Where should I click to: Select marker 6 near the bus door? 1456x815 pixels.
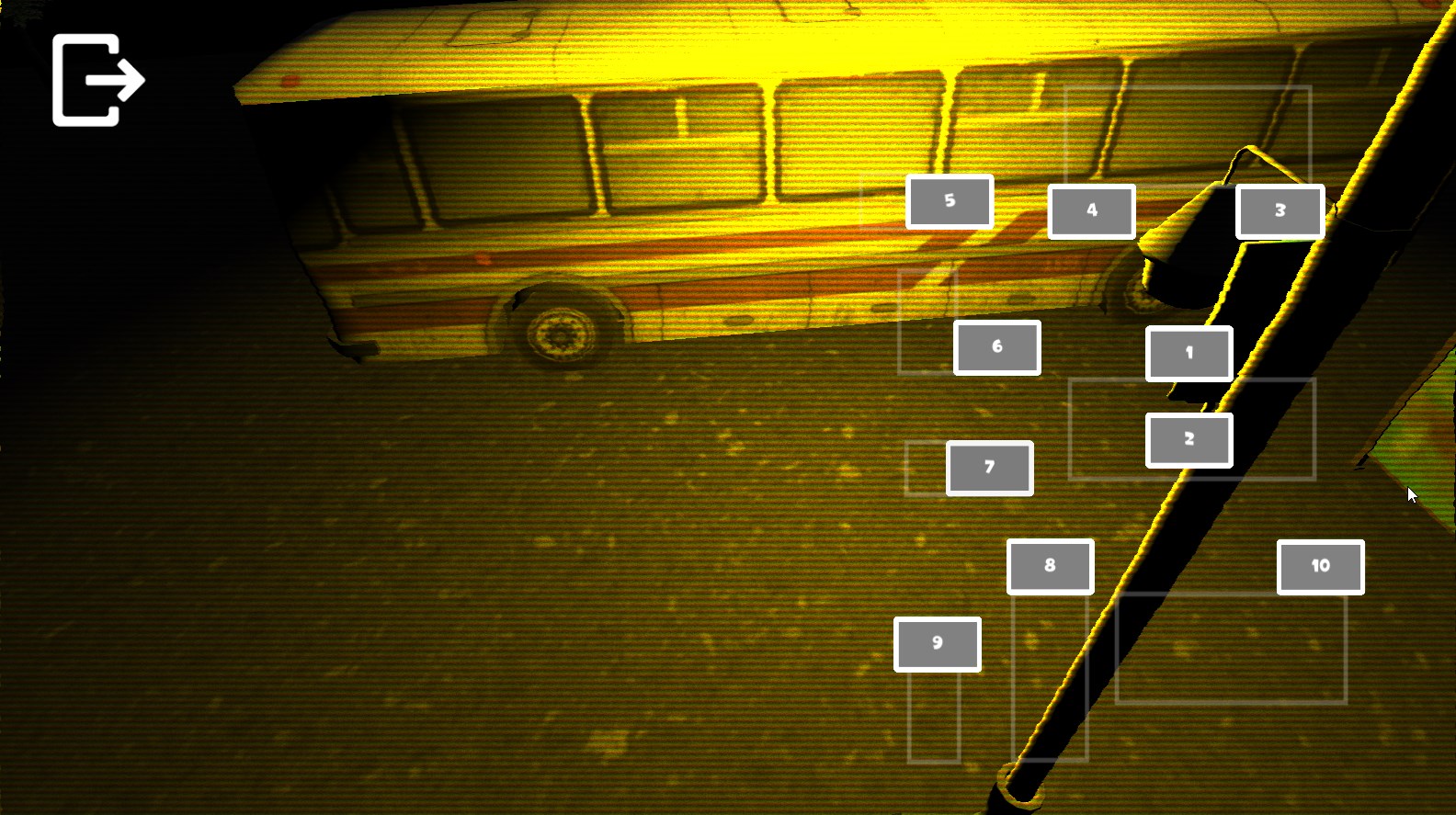[996, 346]
